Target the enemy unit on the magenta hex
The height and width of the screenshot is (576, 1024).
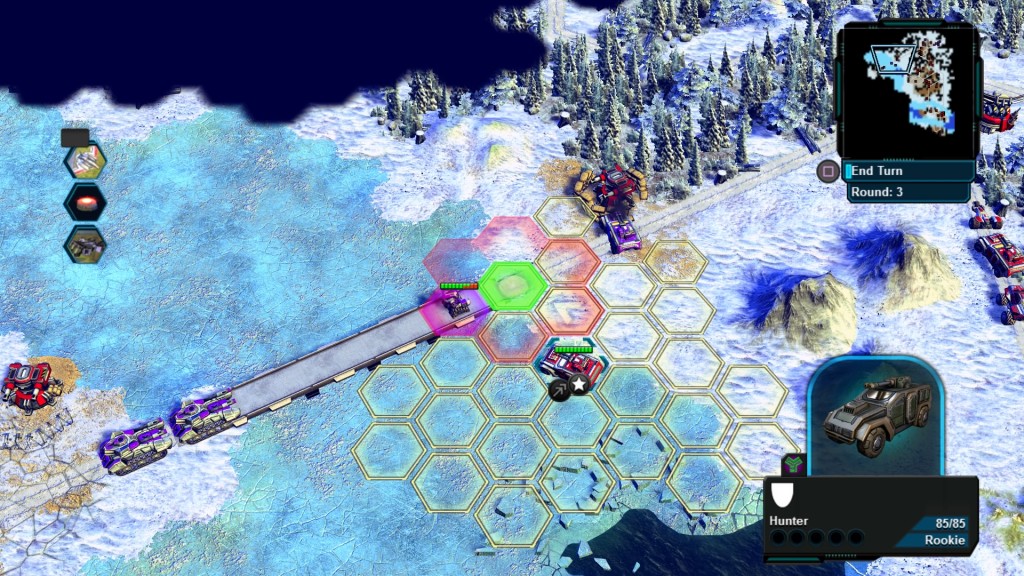456,305
